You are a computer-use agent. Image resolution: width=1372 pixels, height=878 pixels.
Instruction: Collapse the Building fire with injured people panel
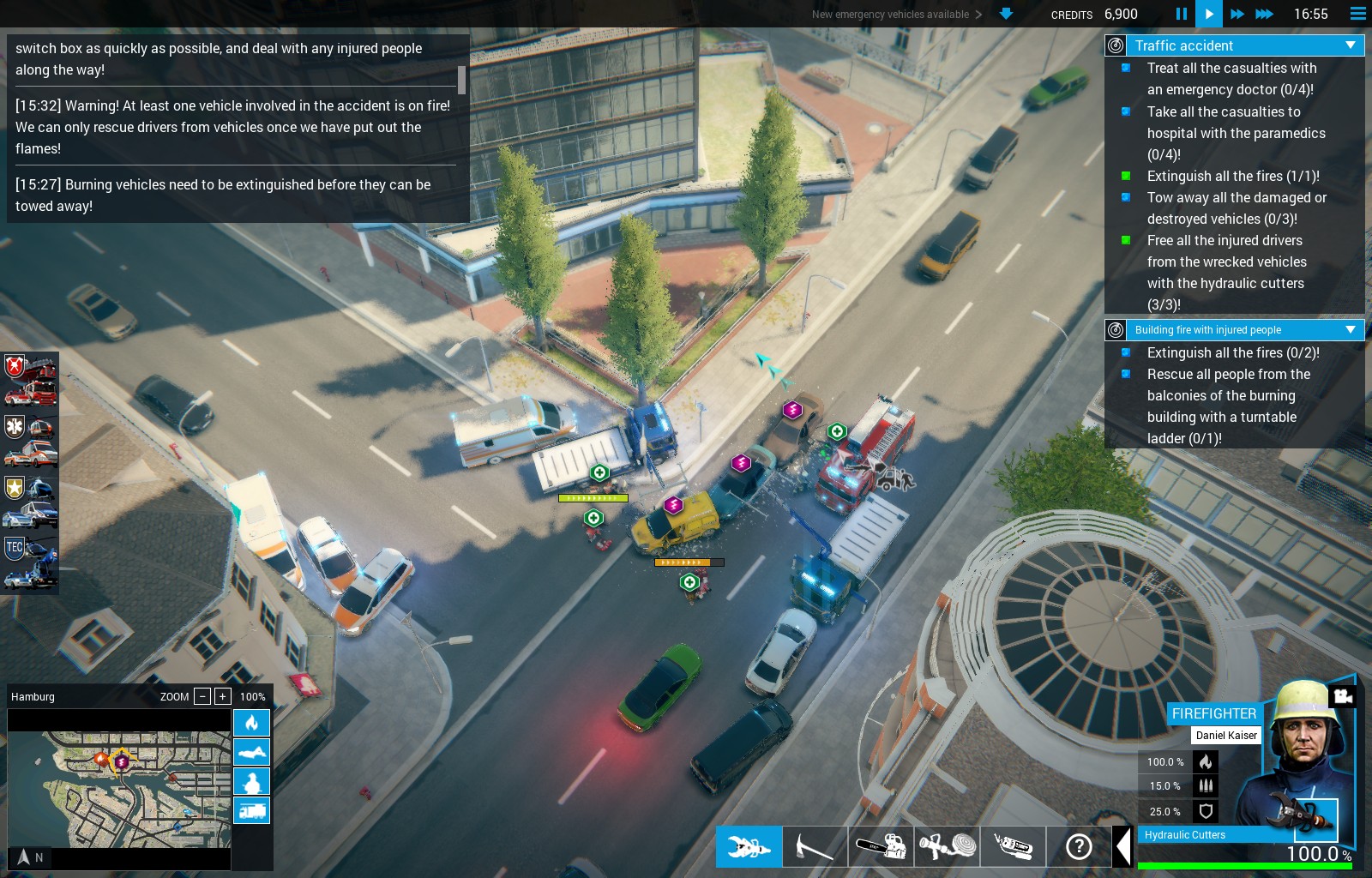coord(1351,330)
